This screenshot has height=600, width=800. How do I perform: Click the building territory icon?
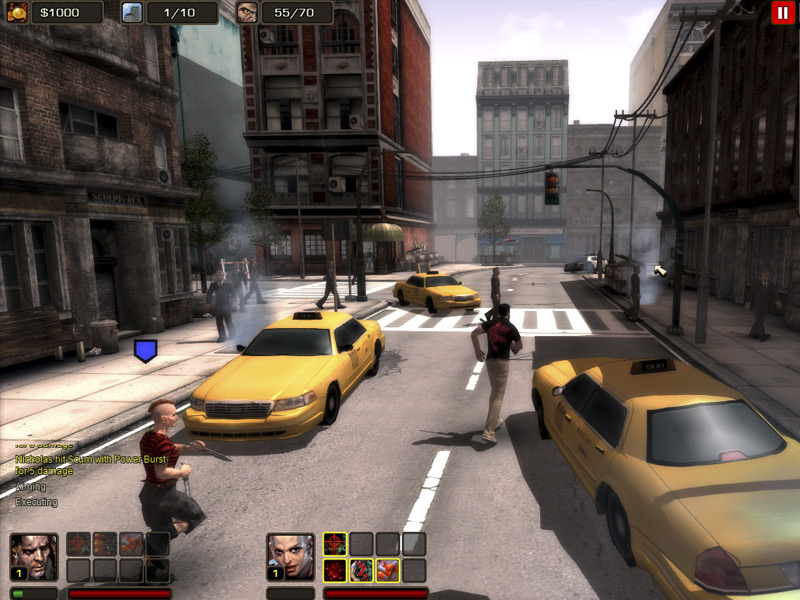click(x=132, y=12)
